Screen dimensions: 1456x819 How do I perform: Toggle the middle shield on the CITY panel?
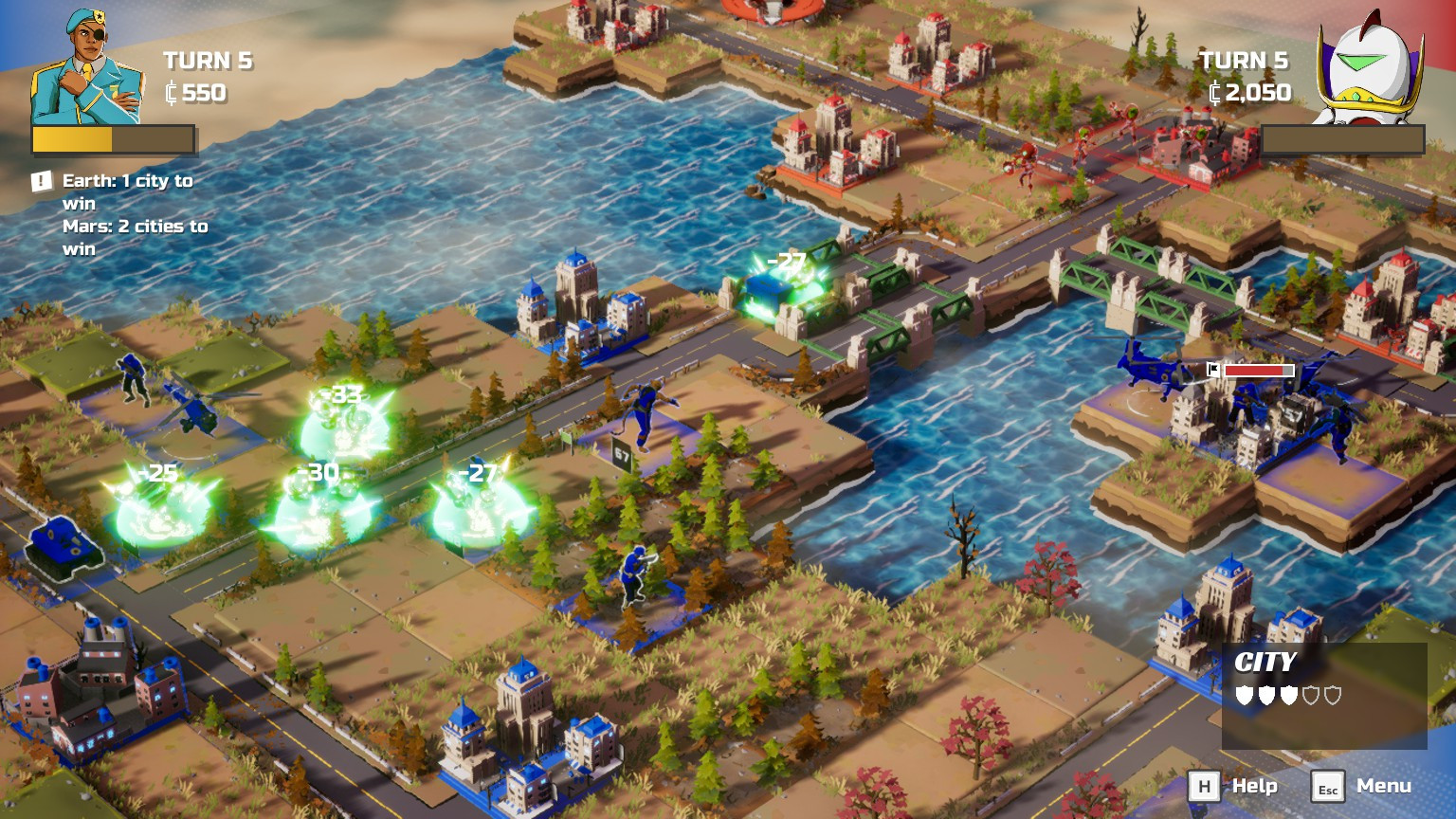coord(1287,694)
